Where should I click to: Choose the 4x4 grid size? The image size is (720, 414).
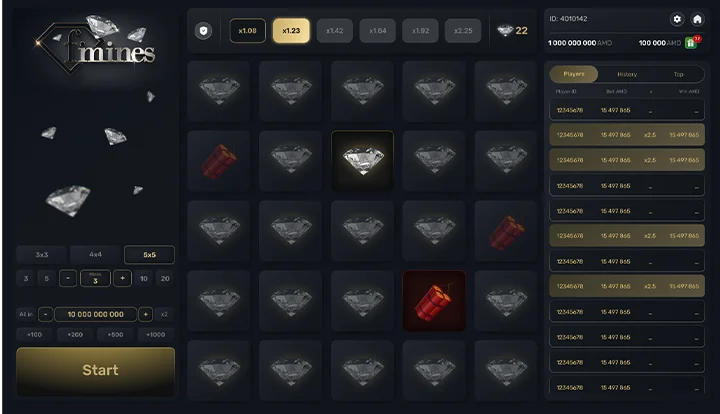96,254
